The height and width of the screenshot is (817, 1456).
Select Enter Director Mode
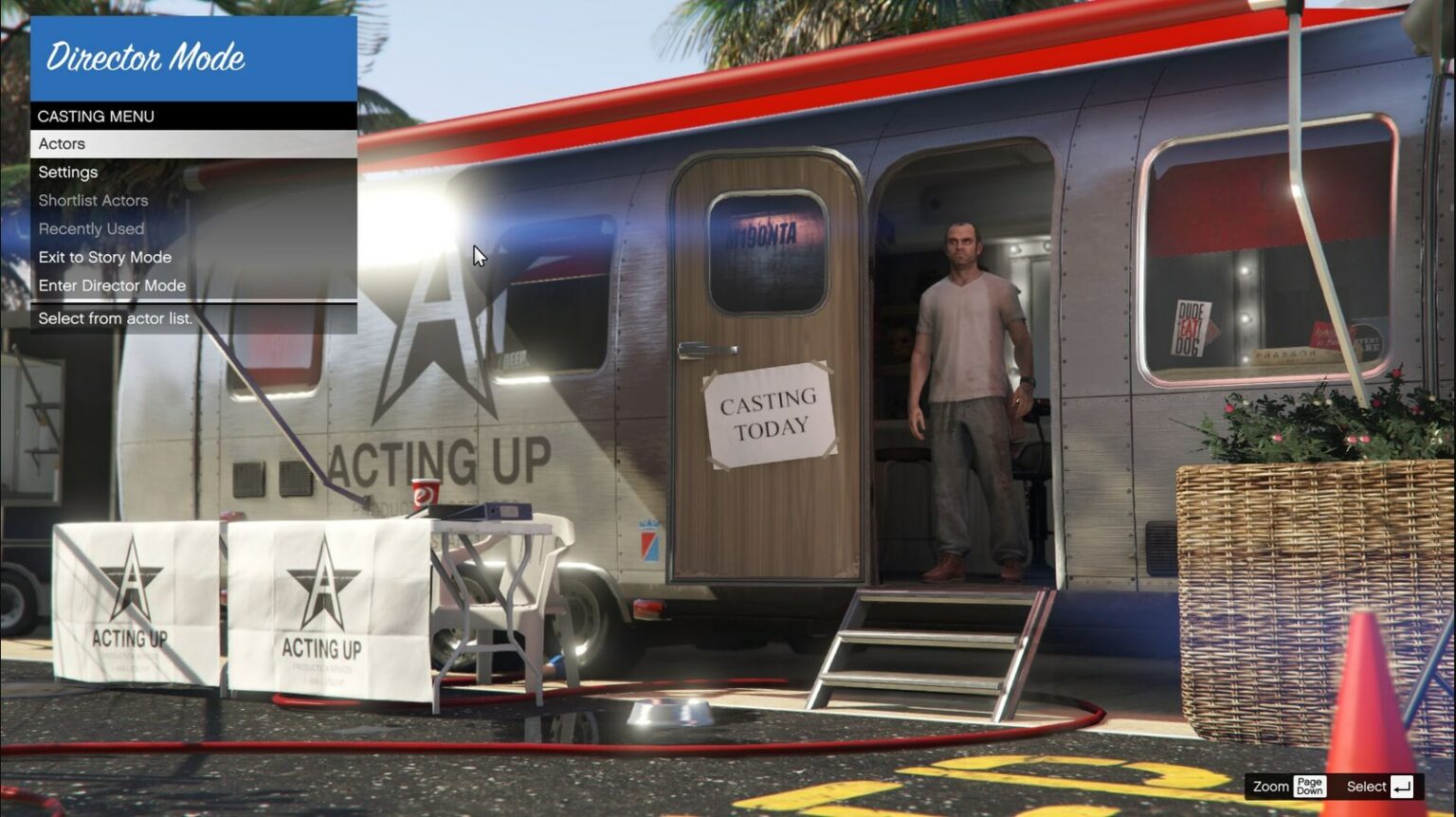(x=112, y=285)
